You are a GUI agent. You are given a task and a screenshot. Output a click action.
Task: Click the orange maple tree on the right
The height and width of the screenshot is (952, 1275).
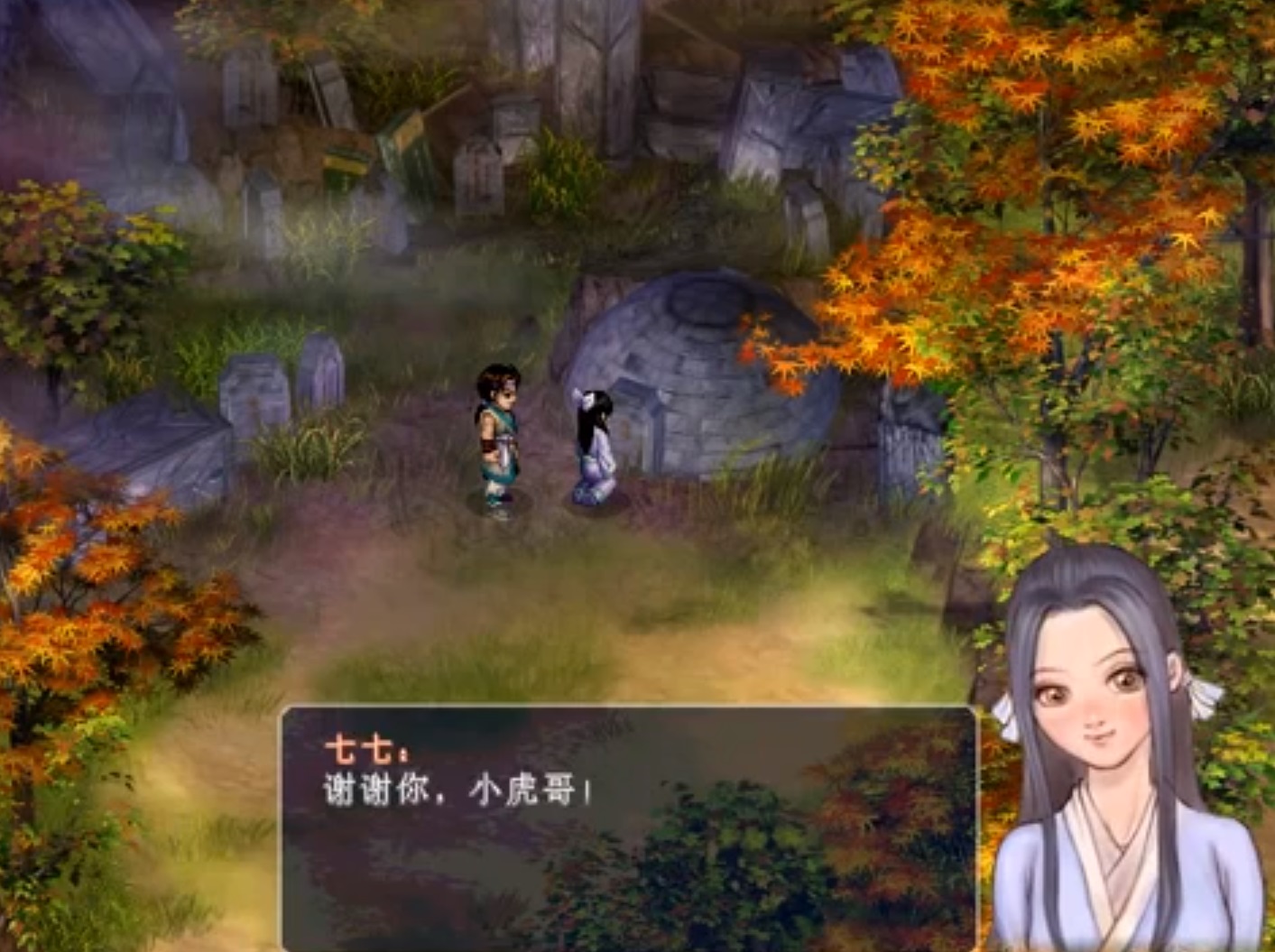pos(1038,180)
